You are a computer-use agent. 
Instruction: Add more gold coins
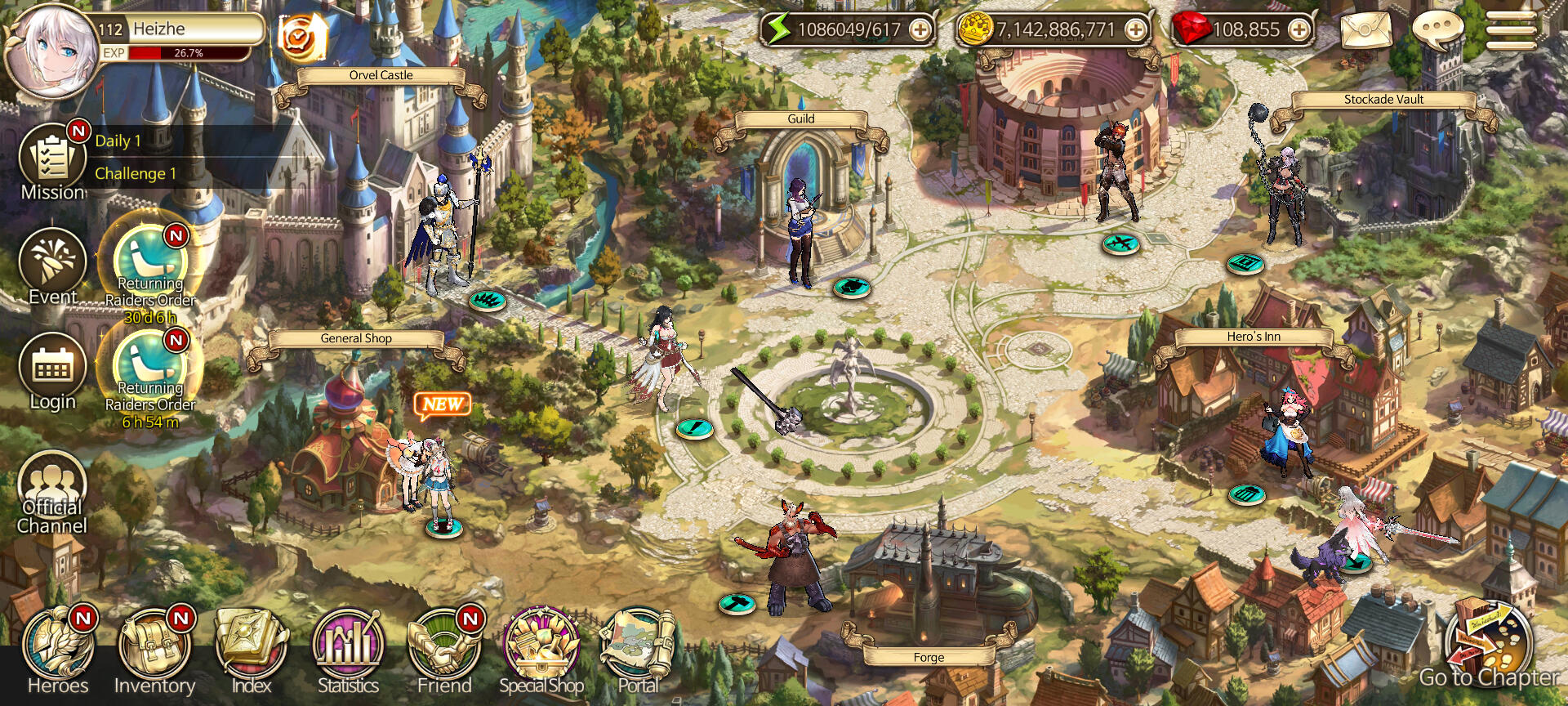[1135, 30]
